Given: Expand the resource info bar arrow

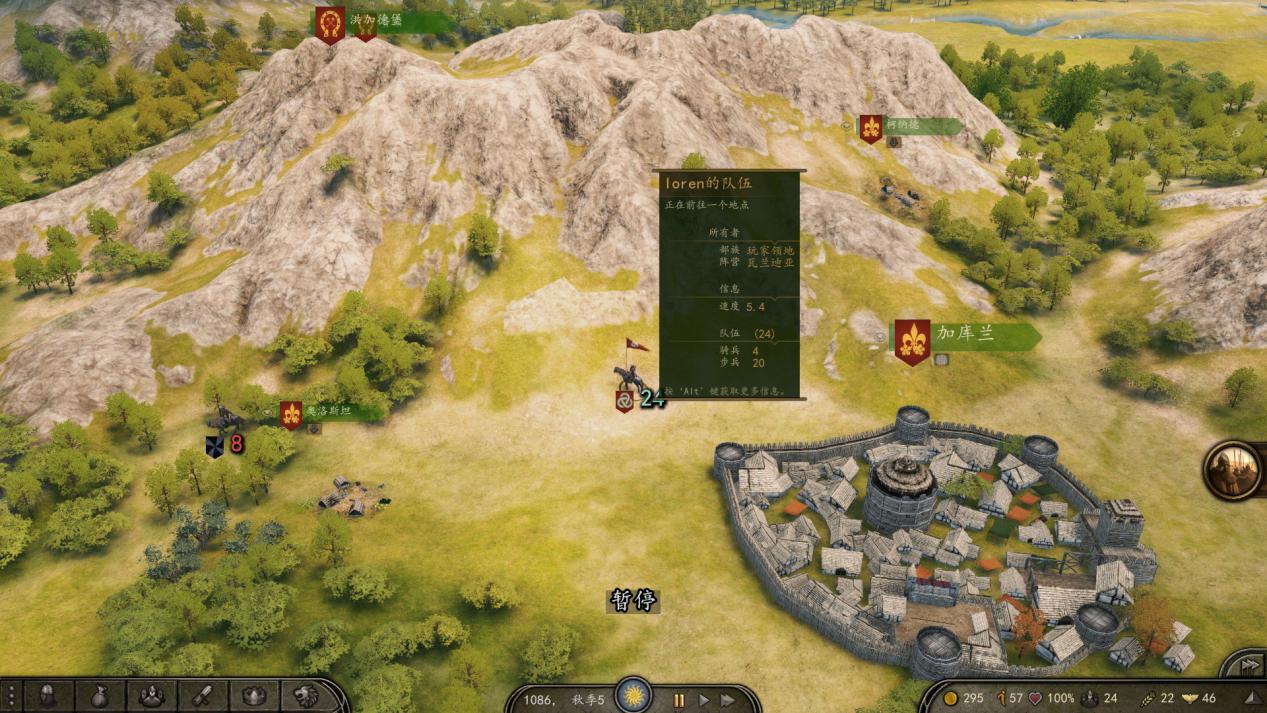Looking at the screenshot, I should 1252,698.
